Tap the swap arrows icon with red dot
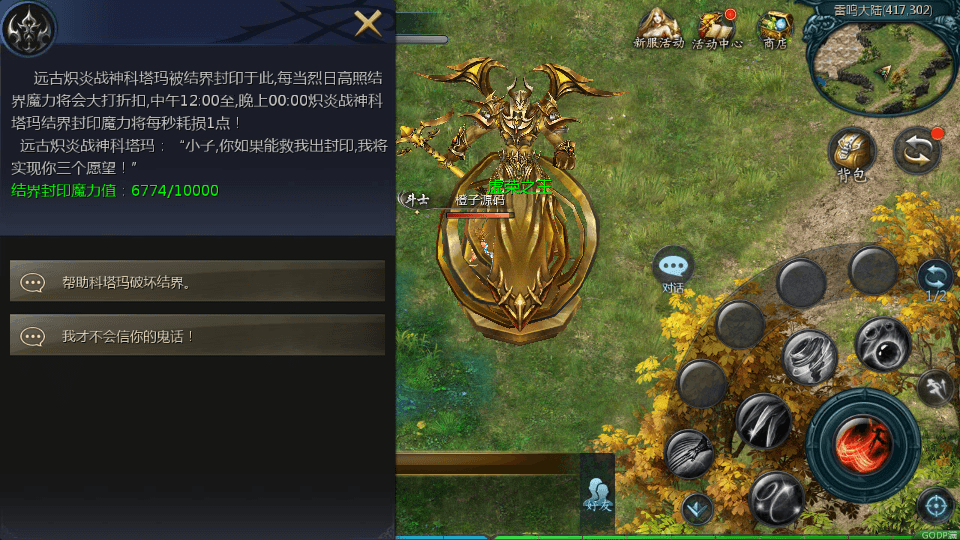 pyautogui.click(x=917, y=150)
